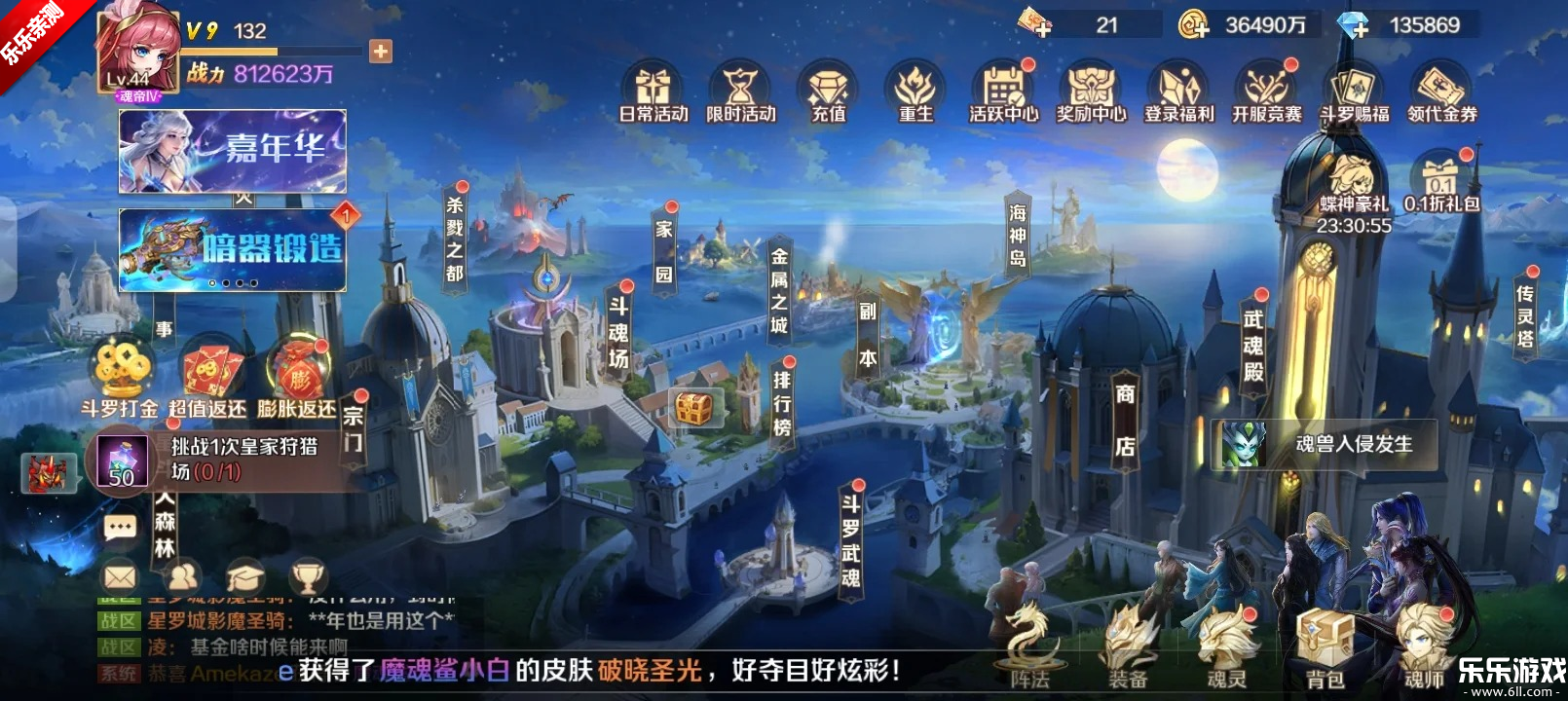
Task: Open the 嘉年华 carnival banner
Action: point(233,150)
